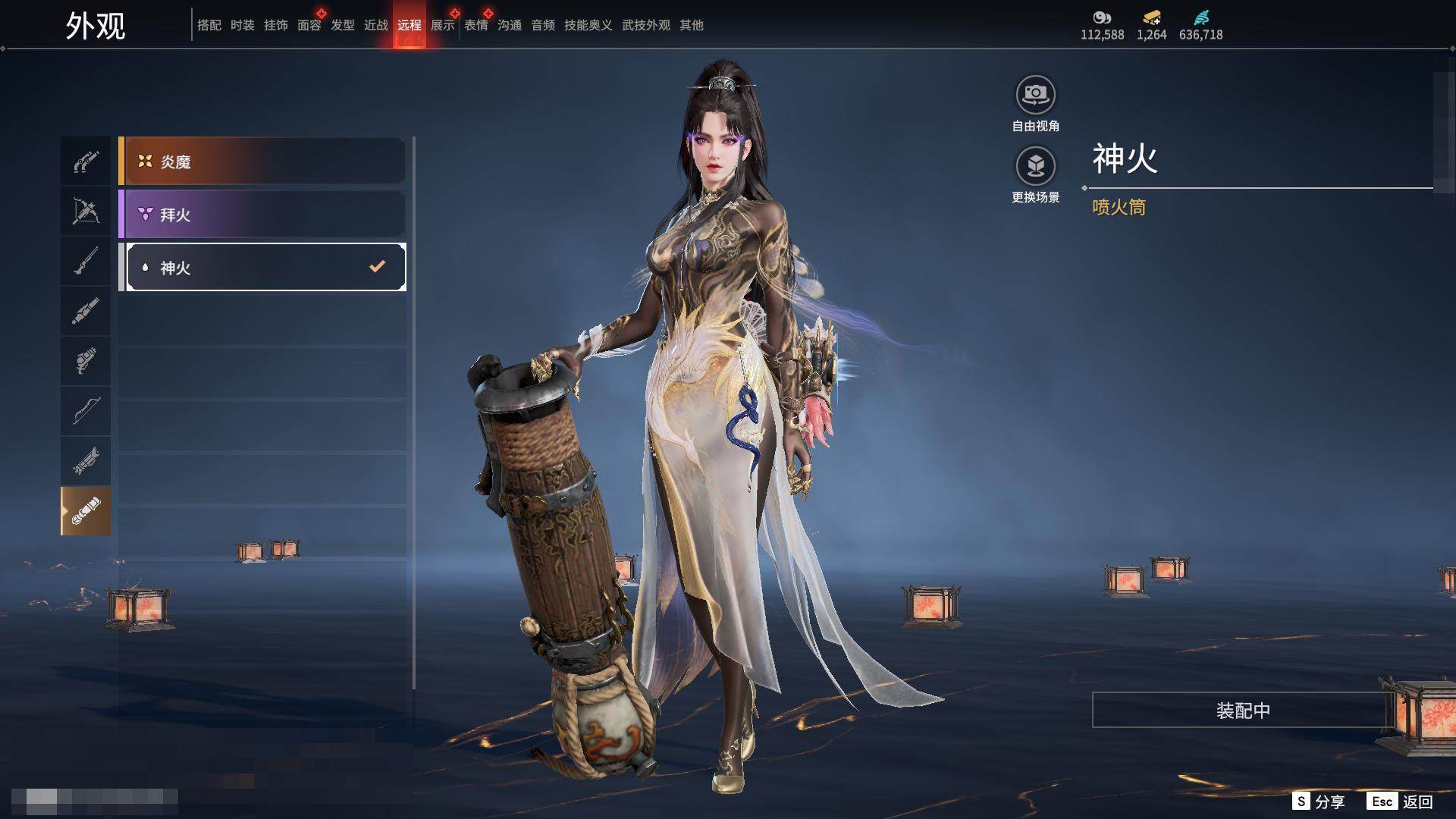Switch to the 发型 hairstyle tab
1456x819 pixels.
343,25
